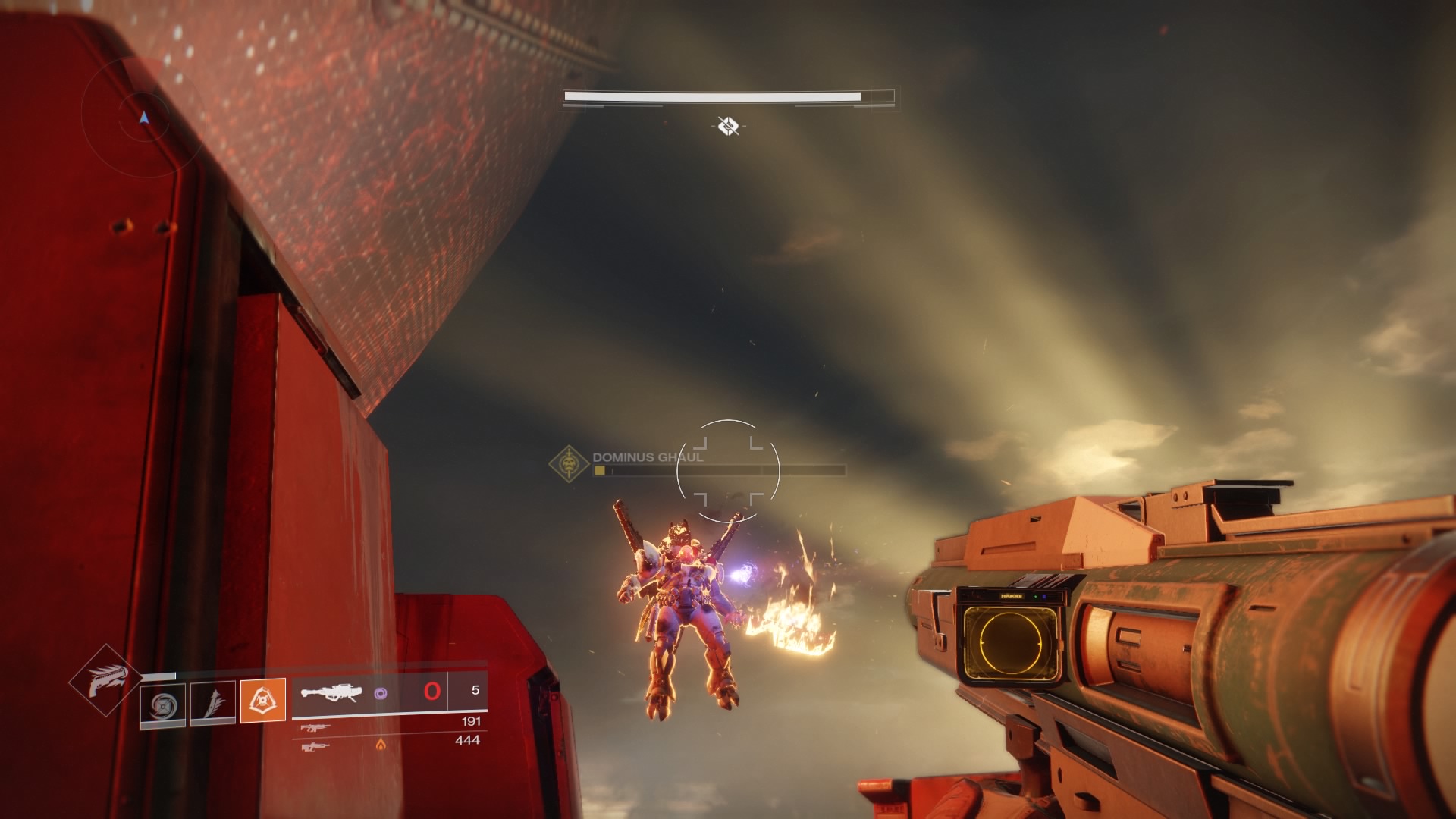This screenshot has height=819, width=1456.
Task: Switch to the solar rifle with 444 ammo
Action: pos(315,747)
